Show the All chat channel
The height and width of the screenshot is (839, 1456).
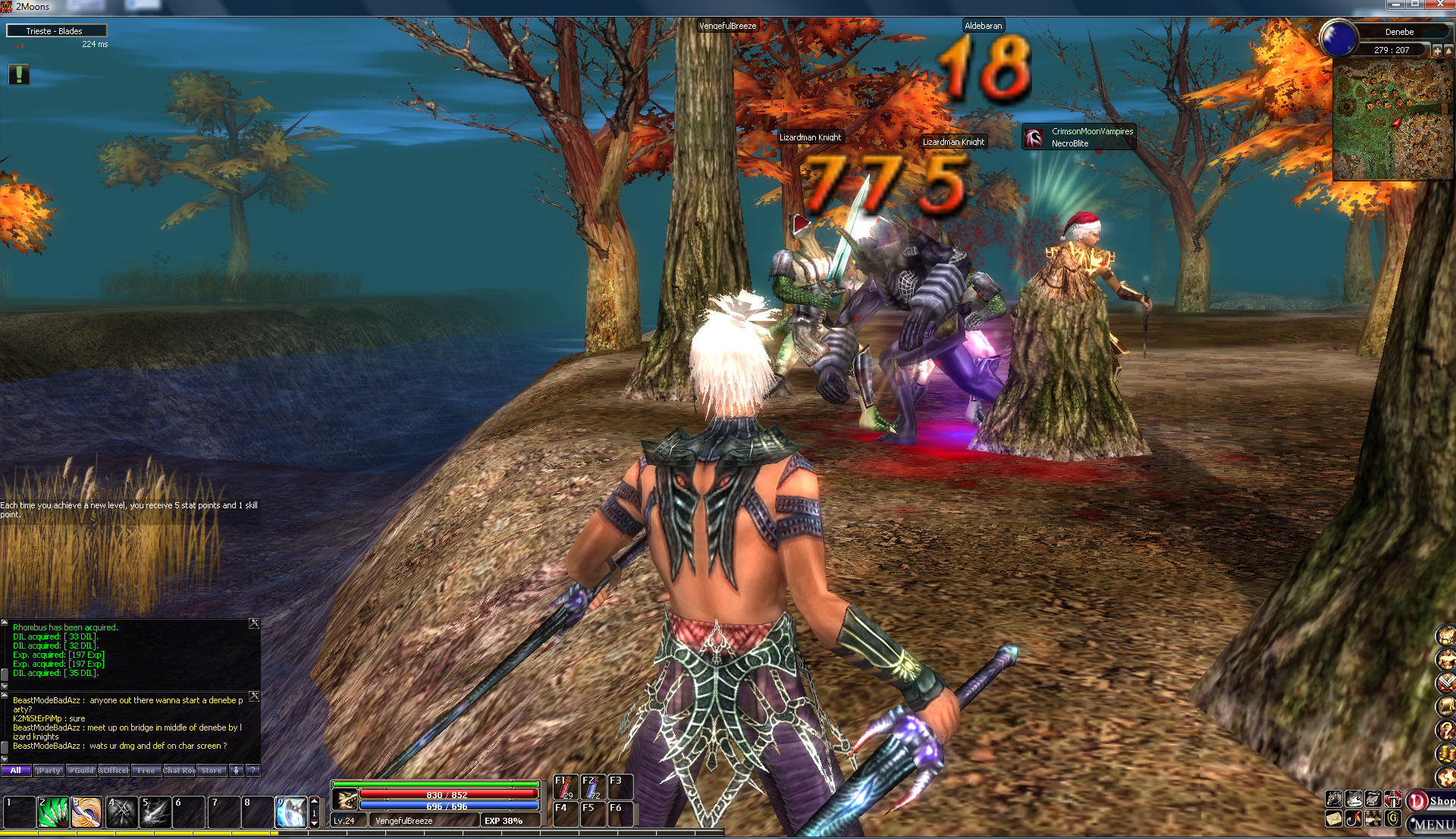16,770
